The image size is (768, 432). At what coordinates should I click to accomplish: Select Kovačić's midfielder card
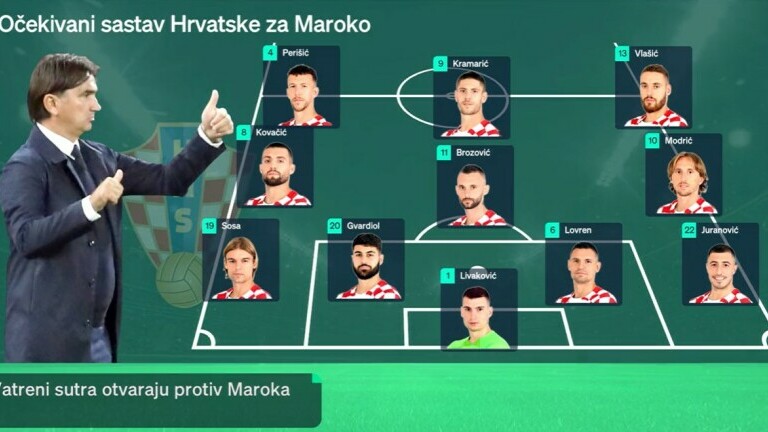coord(275,166)
